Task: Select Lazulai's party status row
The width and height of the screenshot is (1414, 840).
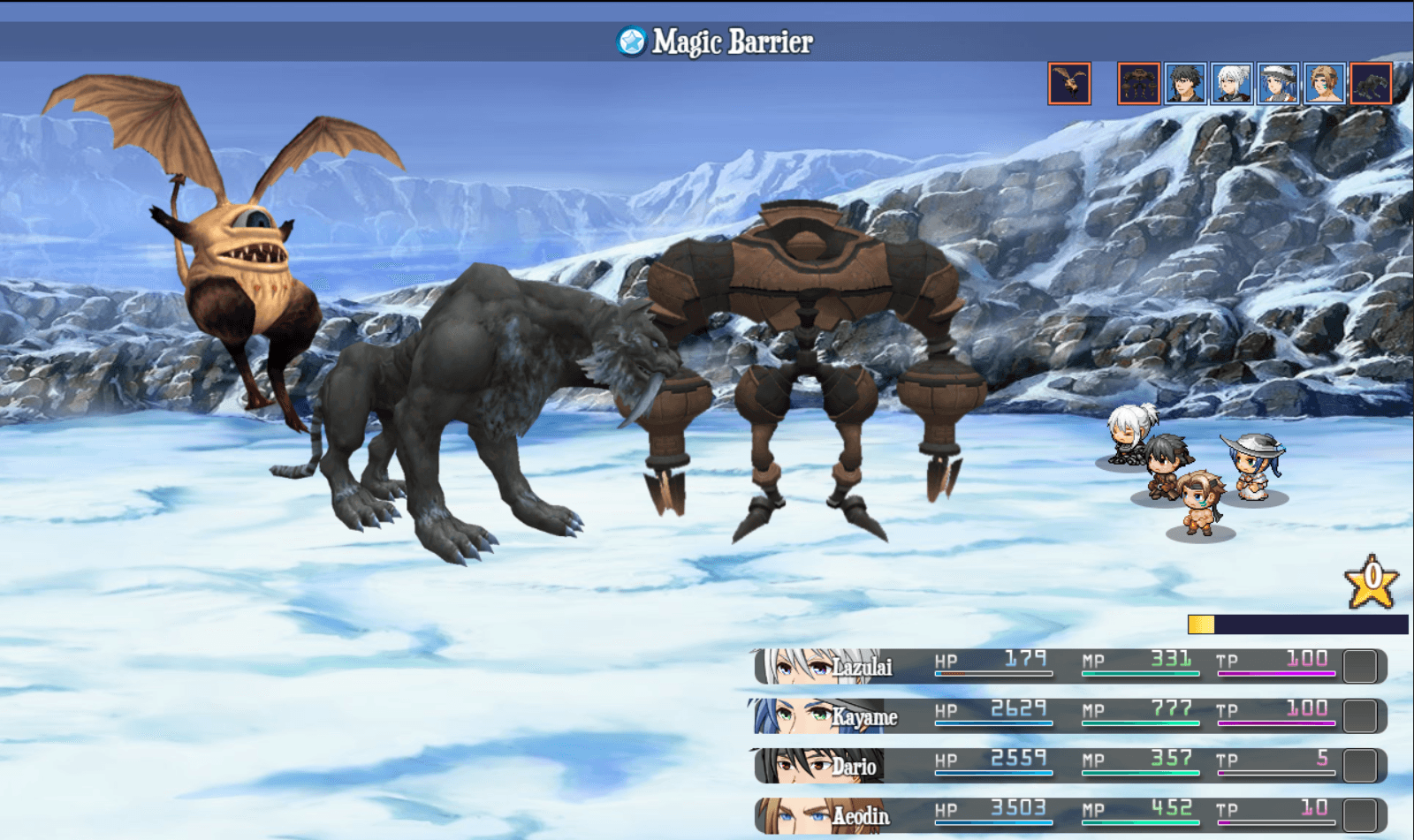Action: pyautogui.click(x=1069, y=667)
